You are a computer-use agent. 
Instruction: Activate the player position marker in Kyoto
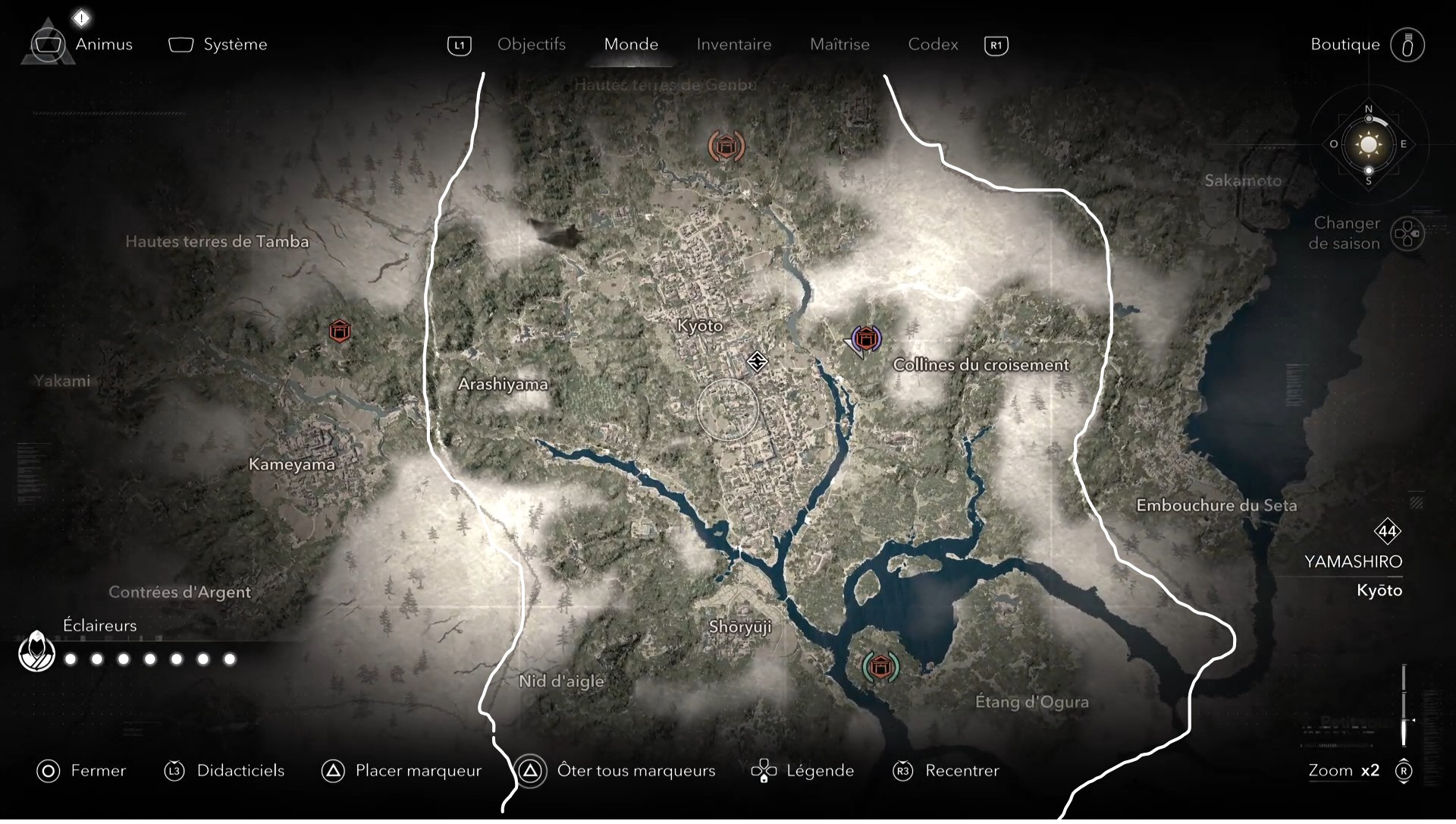pos(758,362)
